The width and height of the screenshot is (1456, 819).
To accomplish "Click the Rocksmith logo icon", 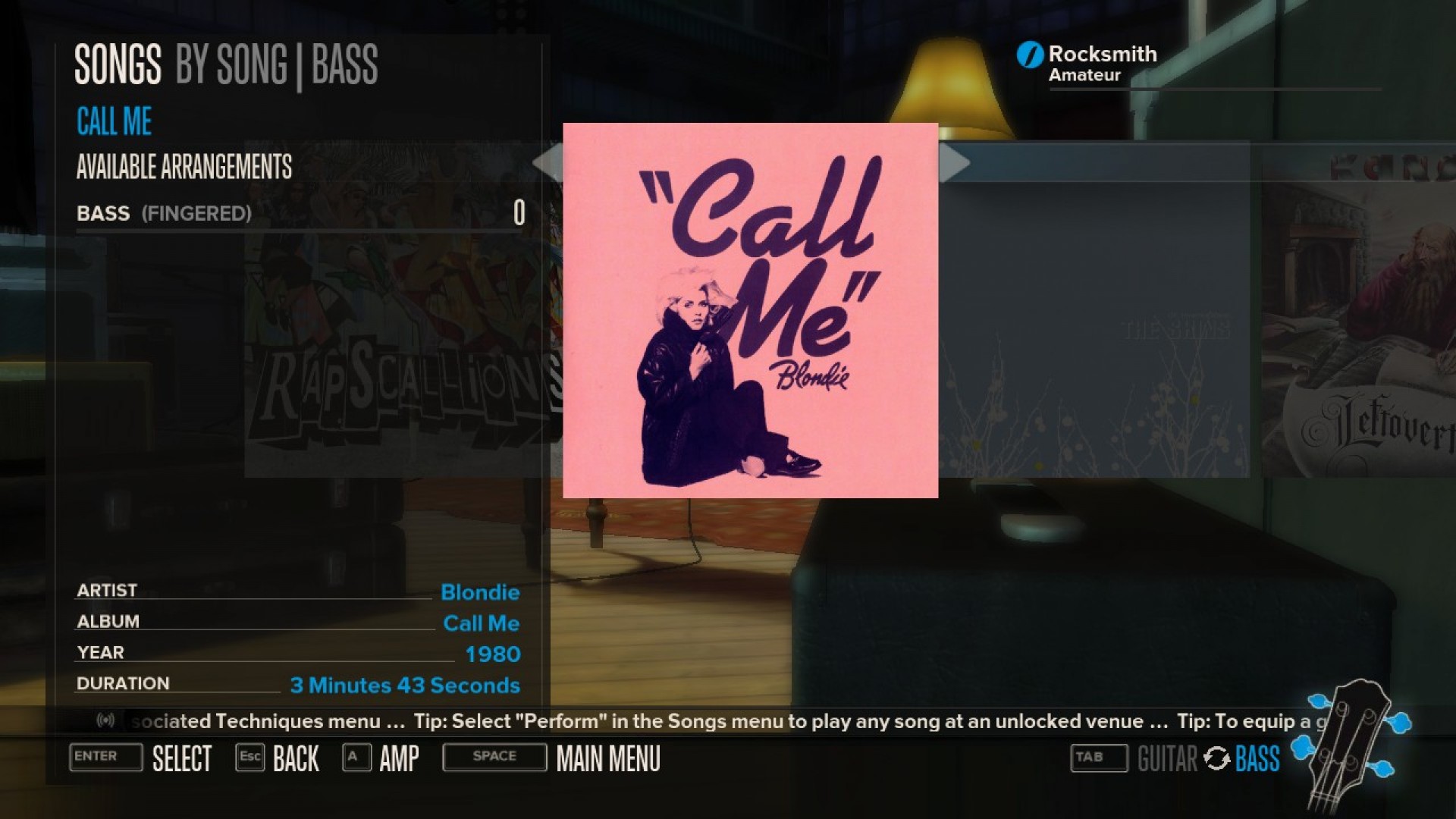I will 1029,54.
